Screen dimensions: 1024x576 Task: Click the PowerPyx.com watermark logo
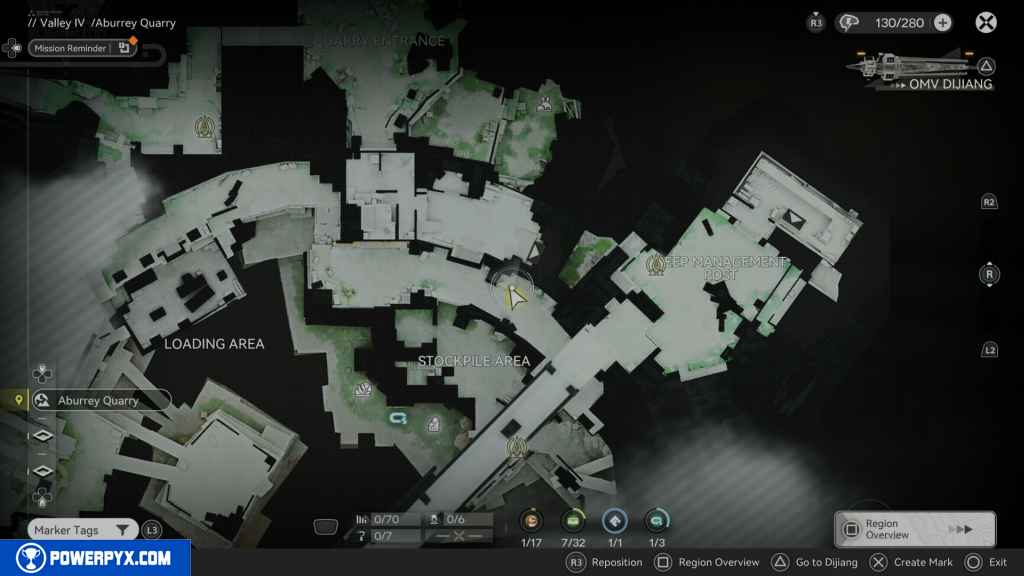click(x=95, y=558)
